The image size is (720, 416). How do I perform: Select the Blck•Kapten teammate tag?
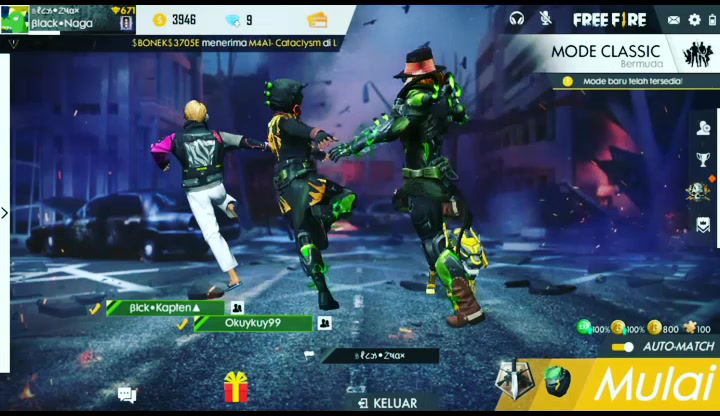(x=165, y=308)
